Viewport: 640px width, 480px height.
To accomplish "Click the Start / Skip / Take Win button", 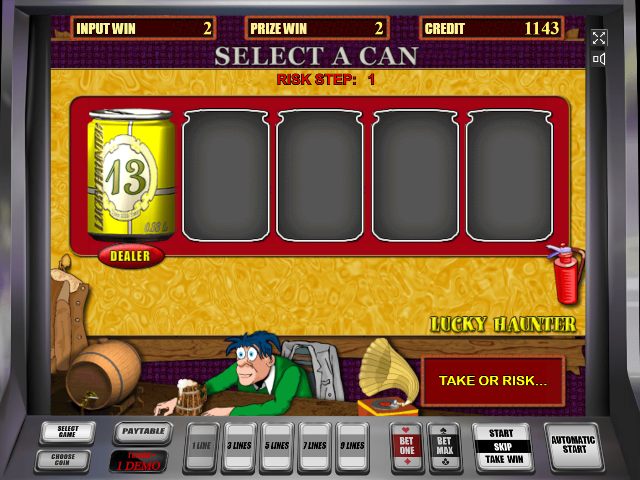I will coord(502,446).
